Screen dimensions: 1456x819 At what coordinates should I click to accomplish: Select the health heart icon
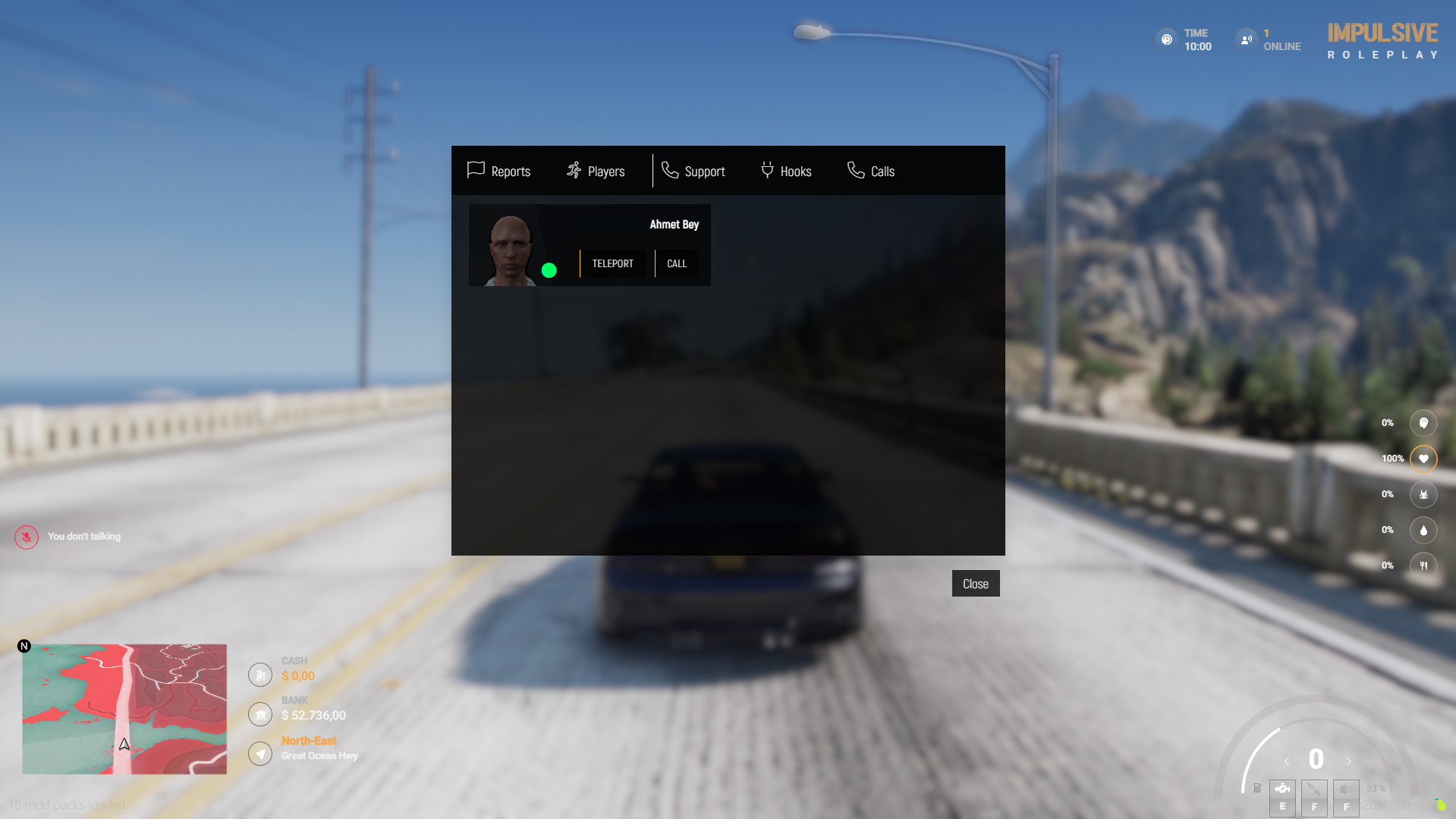coord(1423,458)
